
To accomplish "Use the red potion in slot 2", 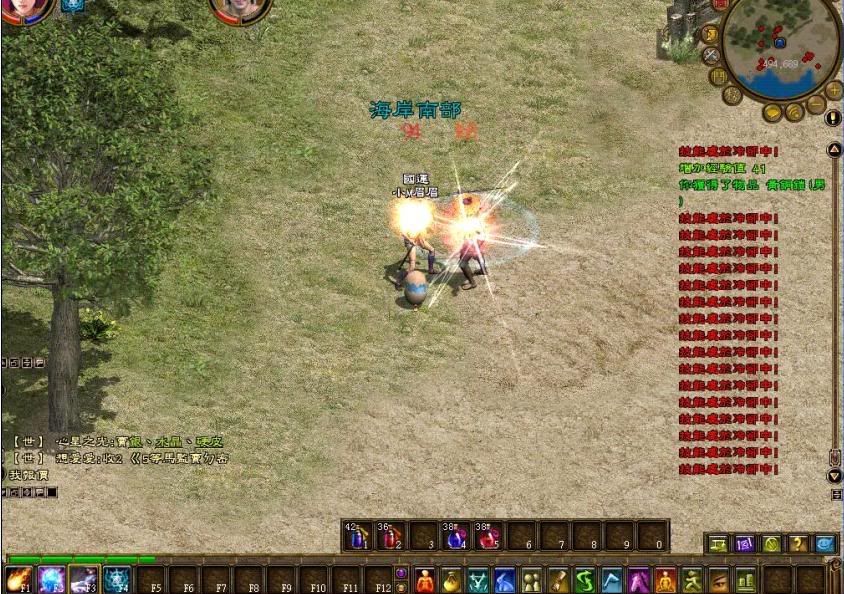I will (390, 536).
